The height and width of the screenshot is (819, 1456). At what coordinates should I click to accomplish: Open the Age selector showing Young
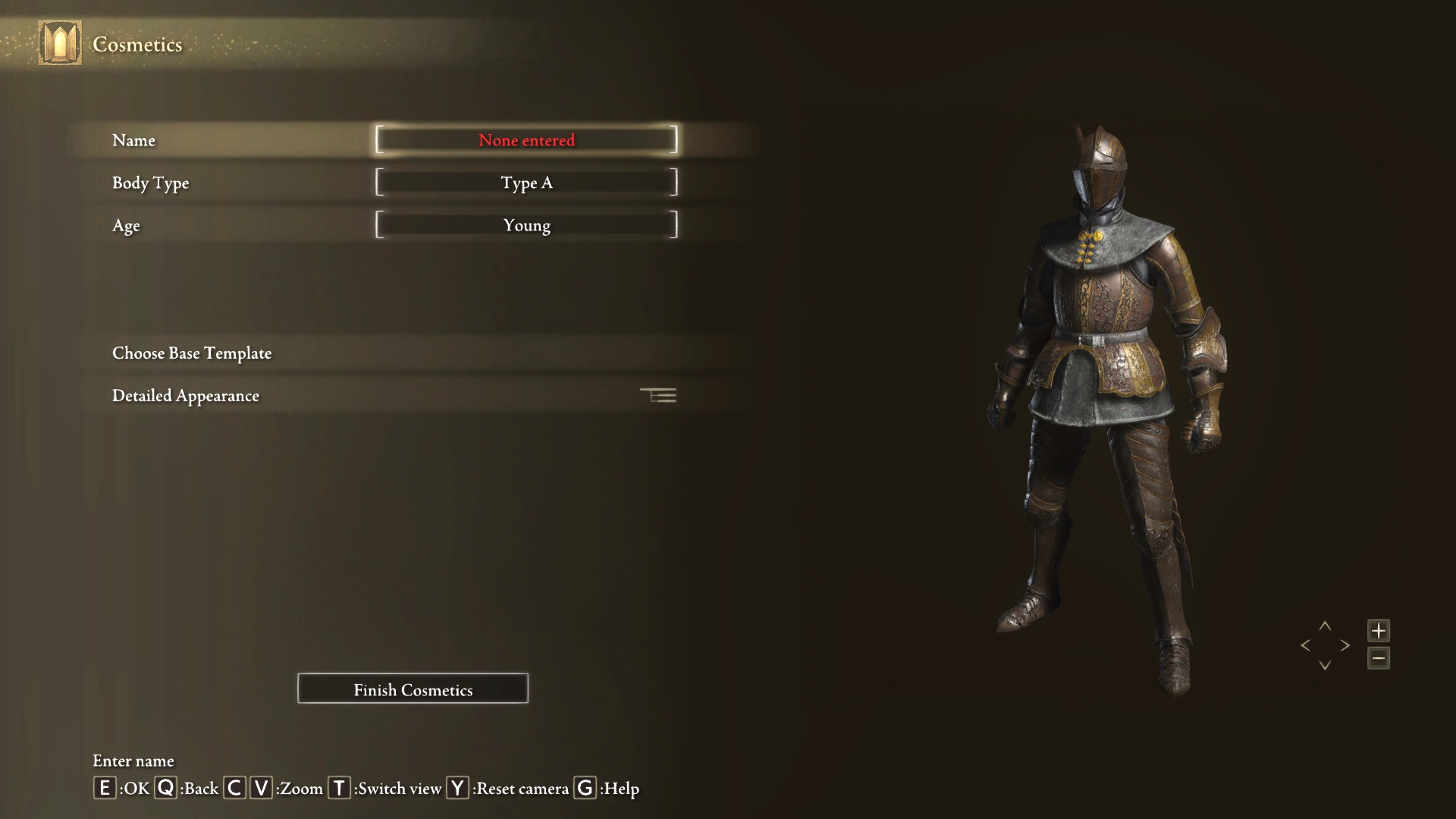[526, 224]
